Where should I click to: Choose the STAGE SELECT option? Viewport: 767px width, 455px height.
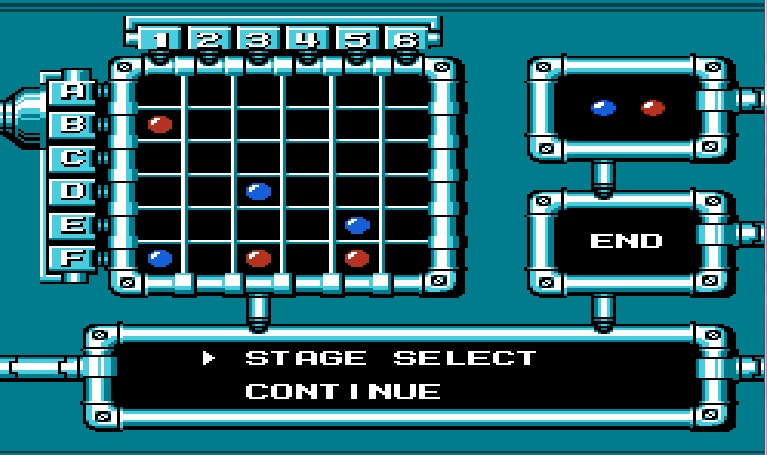[390, 358]
